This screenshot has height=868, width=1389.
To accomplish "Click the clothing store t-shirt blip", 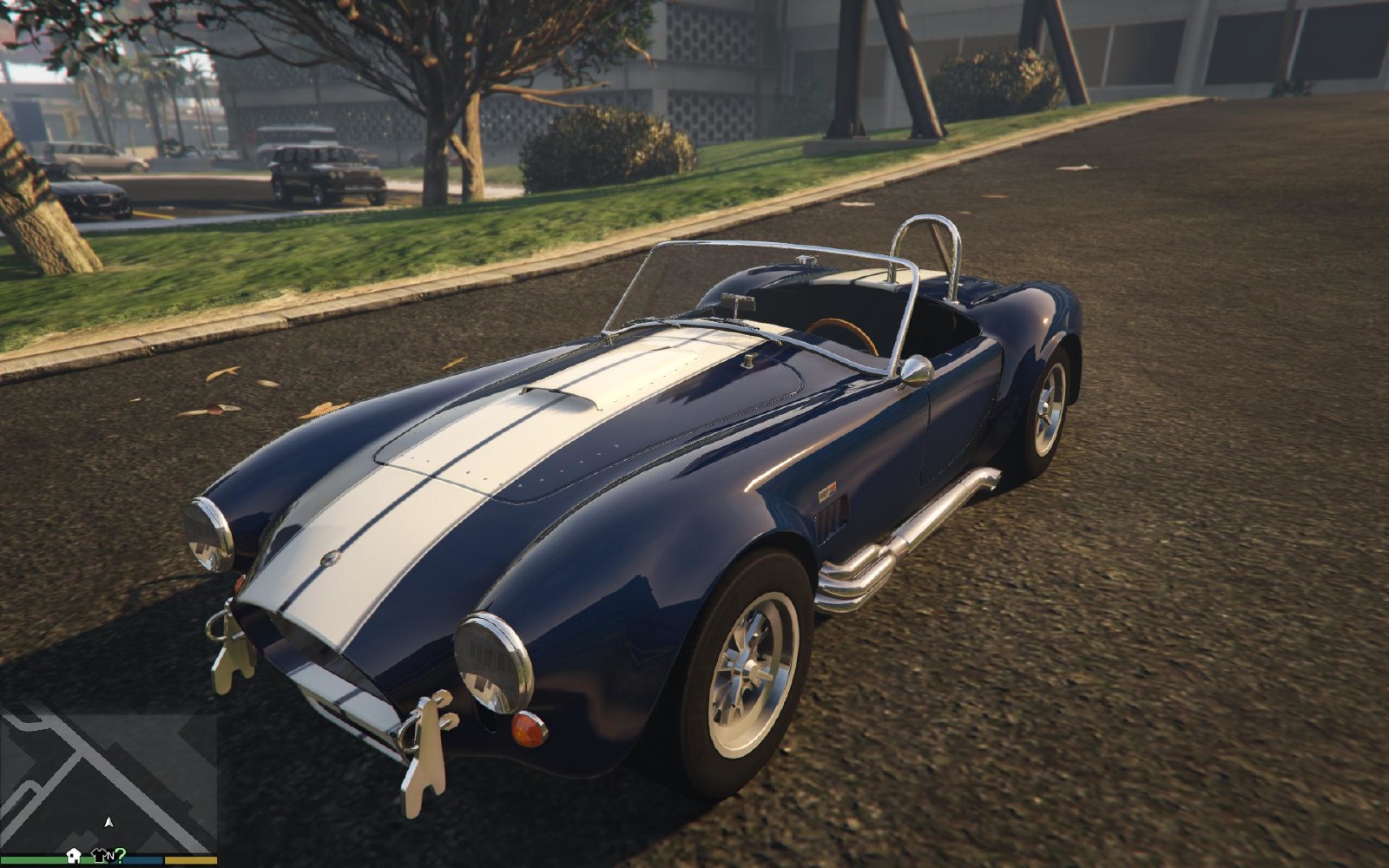I will click(98, 856).
